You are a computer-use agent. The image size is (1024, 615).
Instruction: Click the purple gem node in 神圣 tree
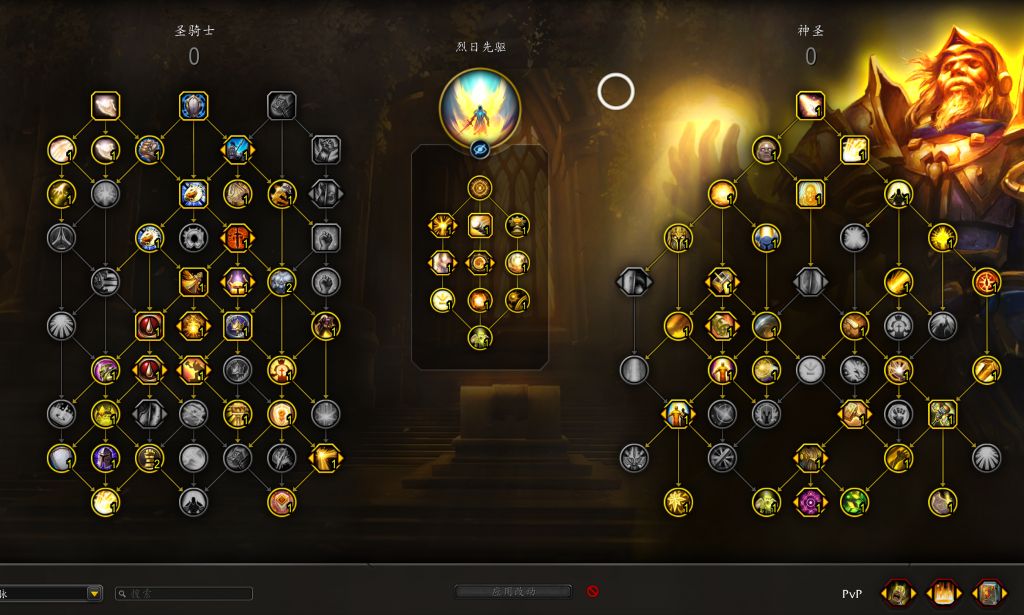(x=809, y=501)
